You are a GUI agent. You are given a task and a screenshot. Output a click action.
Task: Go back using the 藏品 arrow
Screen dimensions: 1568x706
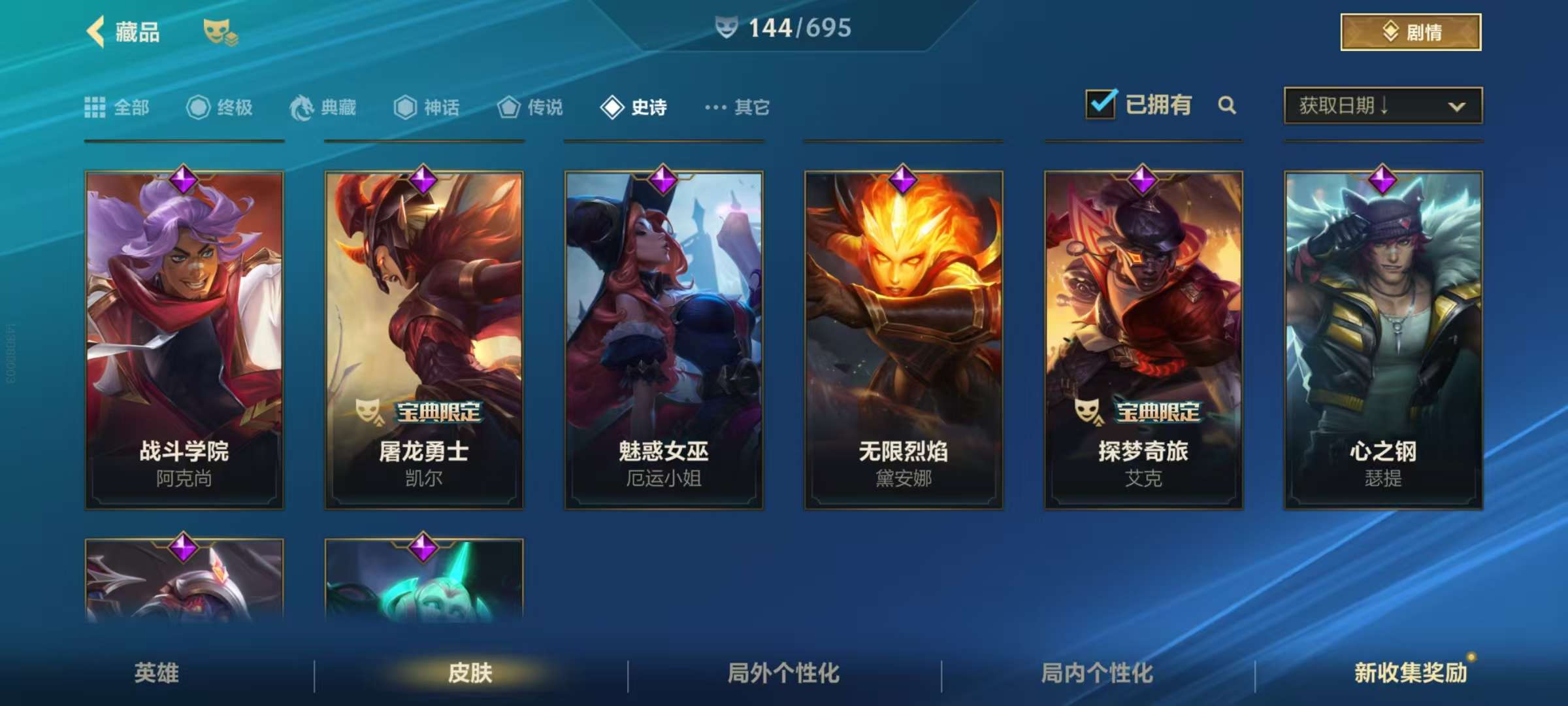pyautogui.click(x=97, y=31)
